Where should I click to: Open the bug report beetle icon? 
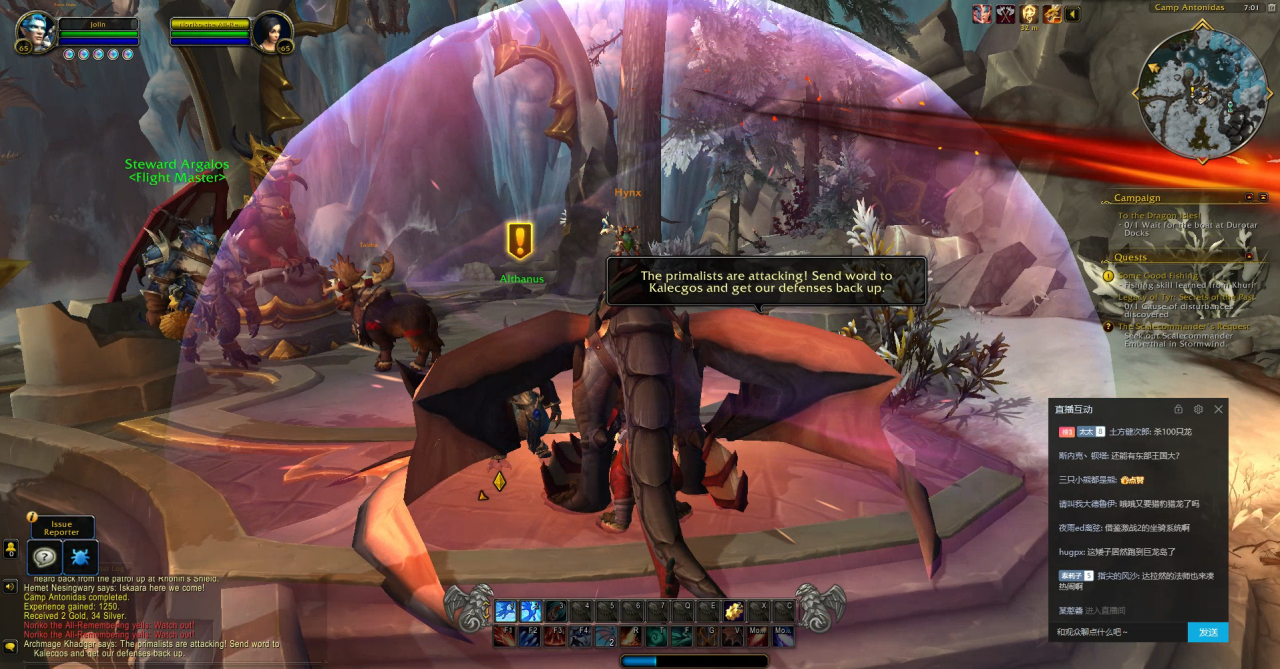pyautogui.click(x=80, y=557)
